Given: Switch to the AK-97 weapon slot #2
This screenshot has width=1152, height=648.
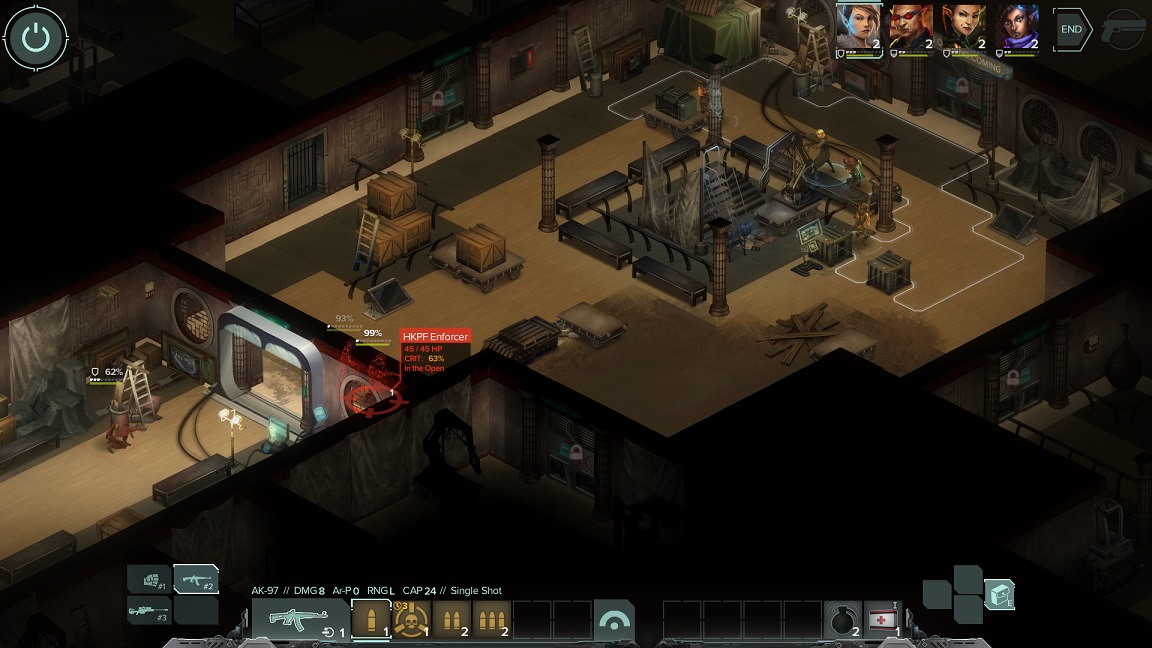Looking at the screenshot, I should pos(196,579).
